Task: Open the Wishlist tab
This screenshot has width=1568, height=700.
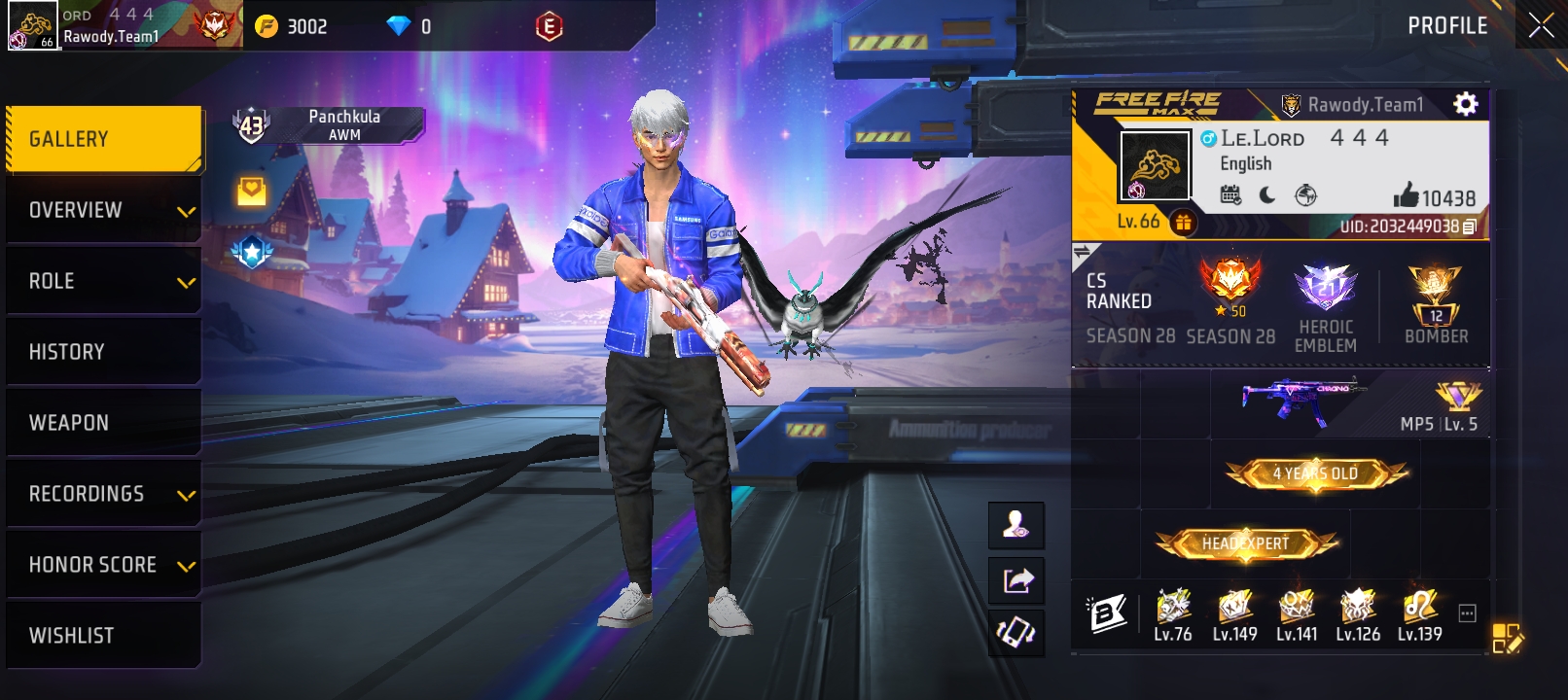Action: (103, 636)
